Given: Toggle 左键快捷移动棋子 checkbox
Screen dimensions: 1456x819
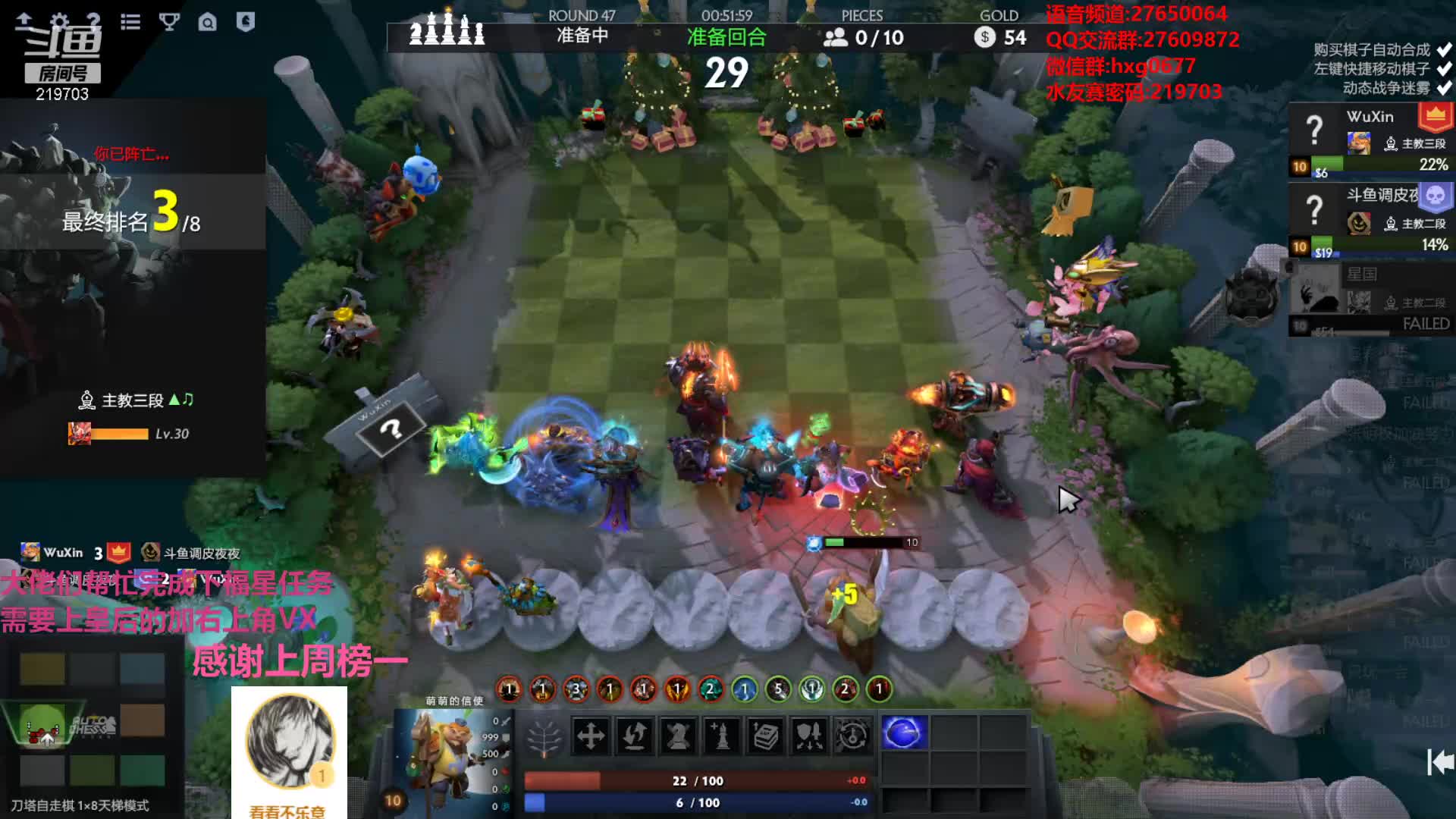Looking at the screenshot, I should [1444, 69].
